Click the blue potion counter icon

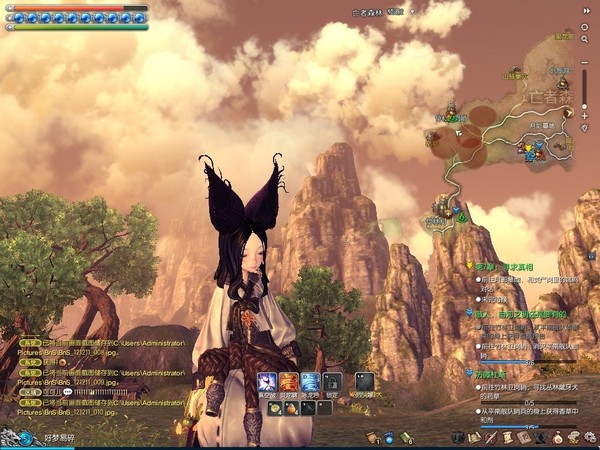[389, 437]
